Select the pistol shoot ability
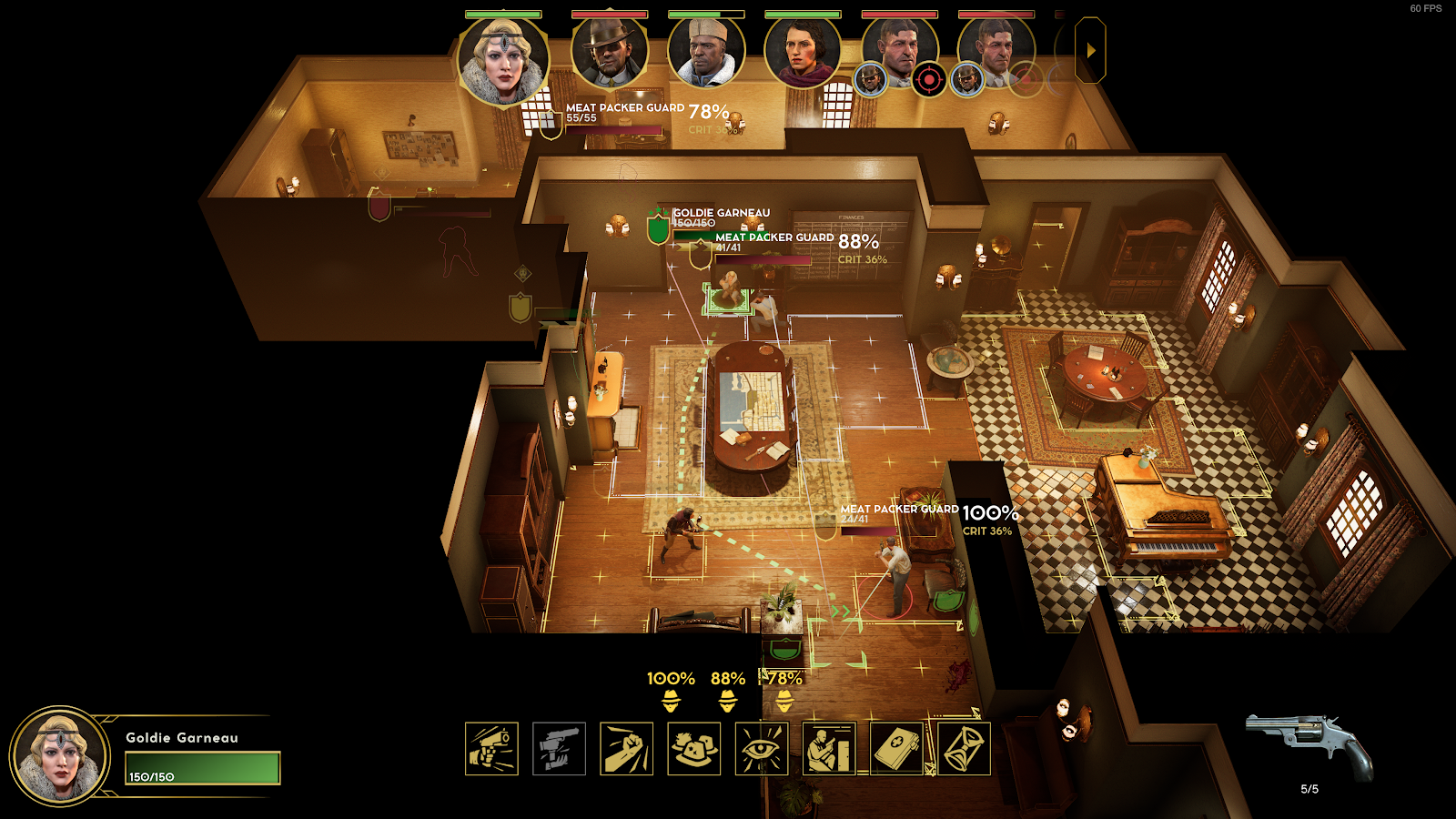1456x819 pixels. [x=491, y=749]
